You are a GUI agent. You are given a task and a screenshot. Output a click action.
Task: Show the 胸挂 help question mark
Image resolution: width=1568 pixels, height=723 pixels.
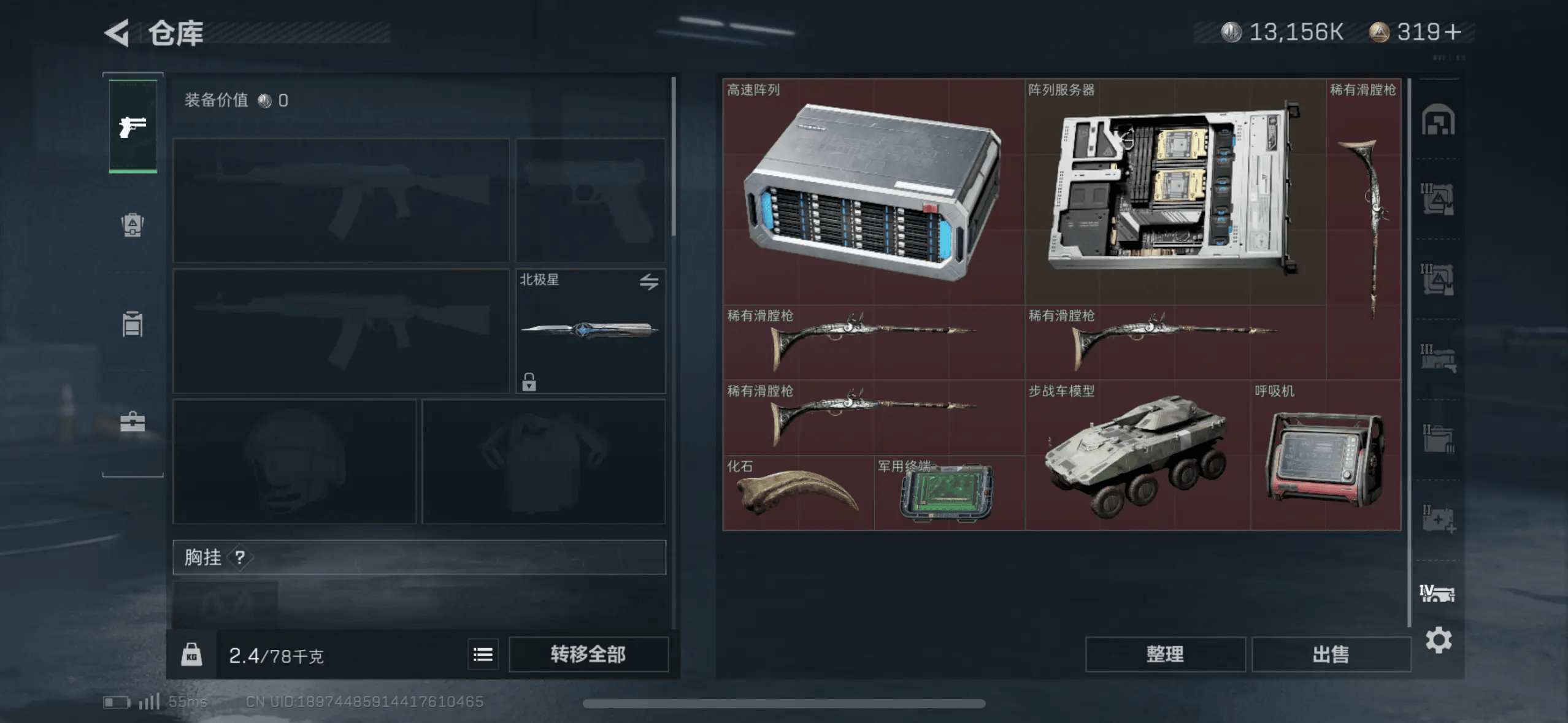tap(240, 557)
